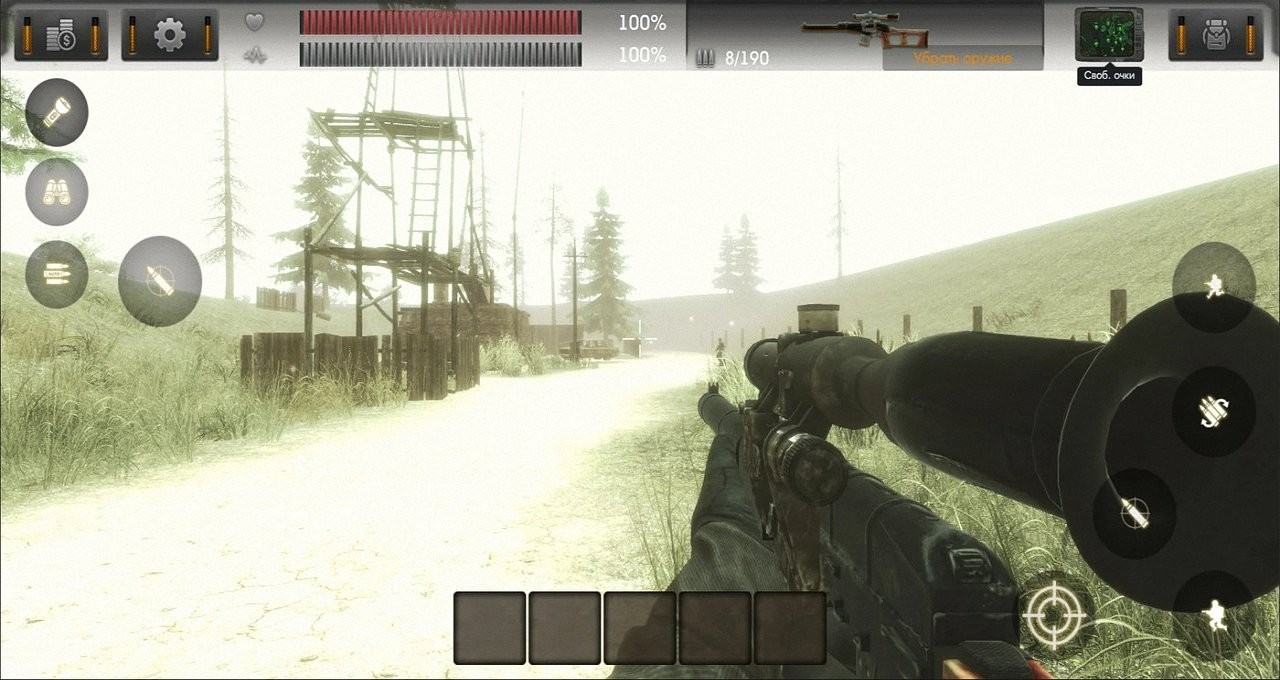
Task: Reload using the magazine arrows button
Action: (1214, 410)
